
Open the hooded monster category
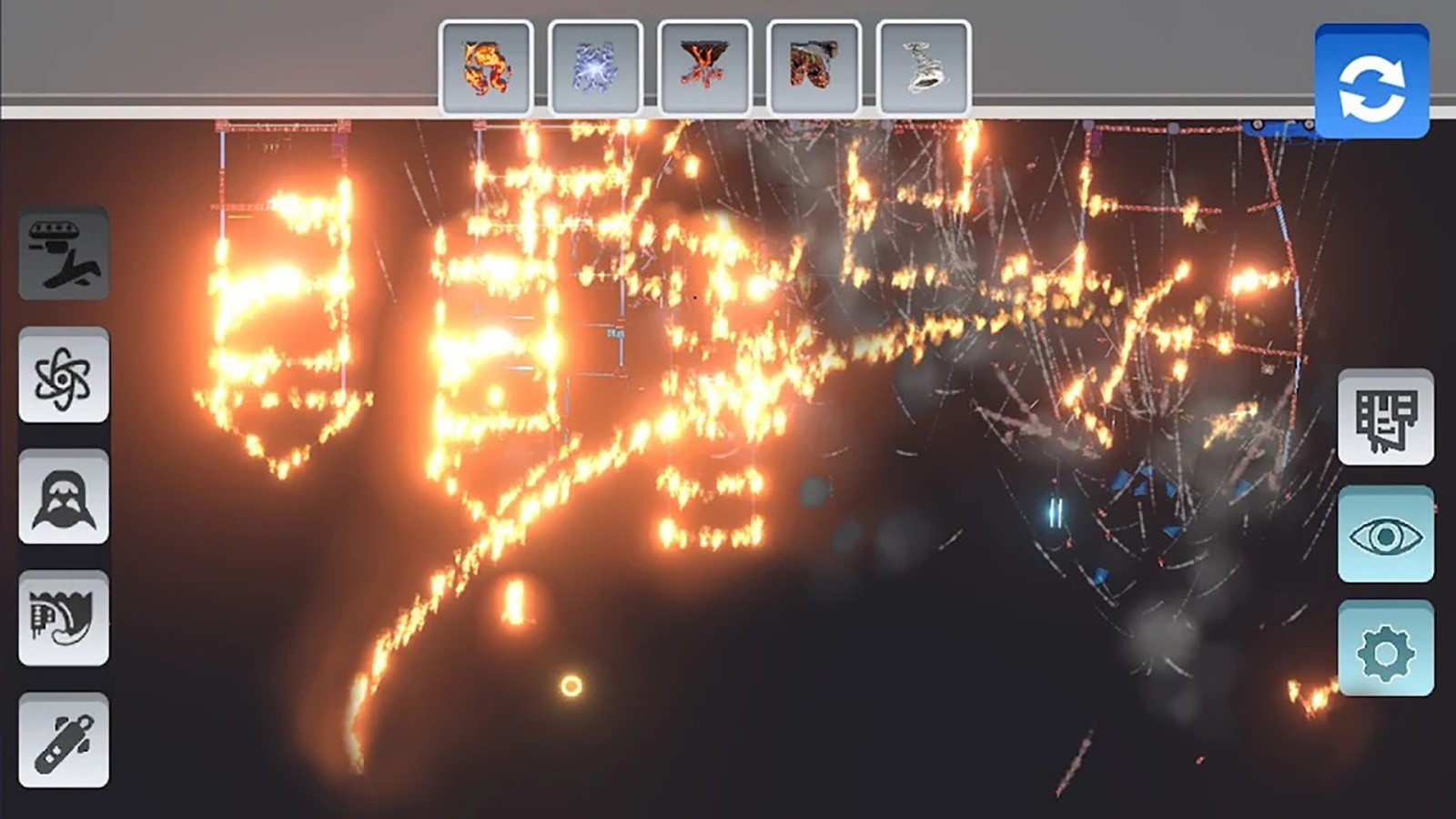64,497
